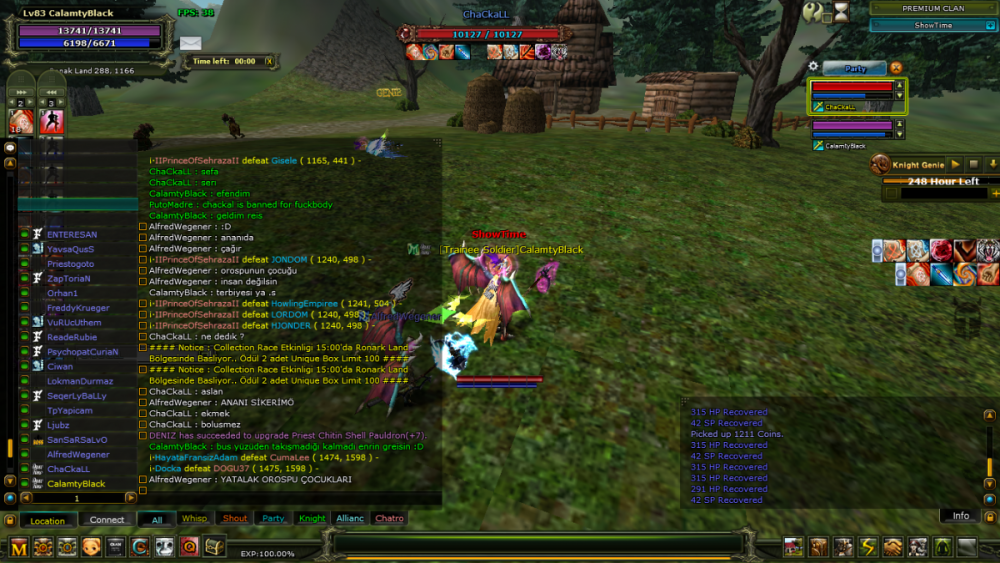Open the Info button
The width and height of the screenshot is (1000, 563).
click(x=960, y=516)
